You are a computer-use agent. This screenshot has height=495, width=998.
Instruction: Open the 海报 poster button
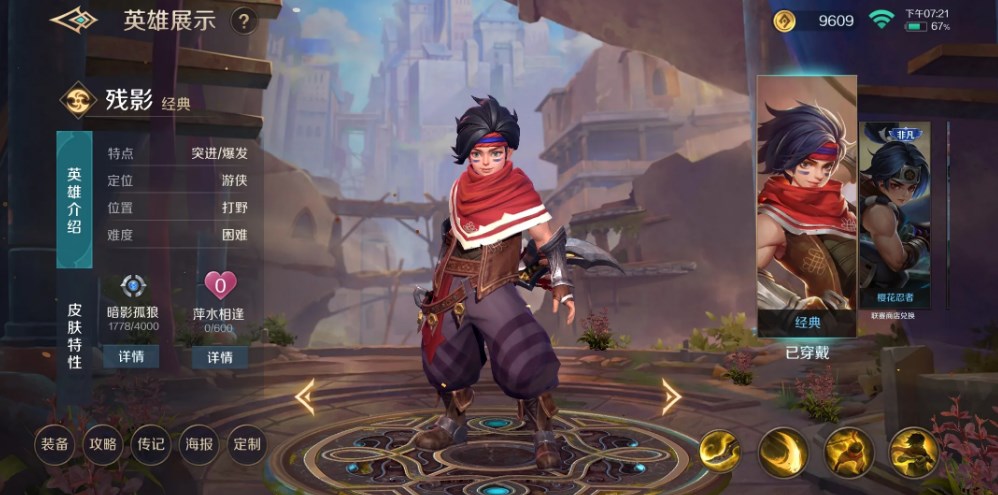[x=199, y=444]
